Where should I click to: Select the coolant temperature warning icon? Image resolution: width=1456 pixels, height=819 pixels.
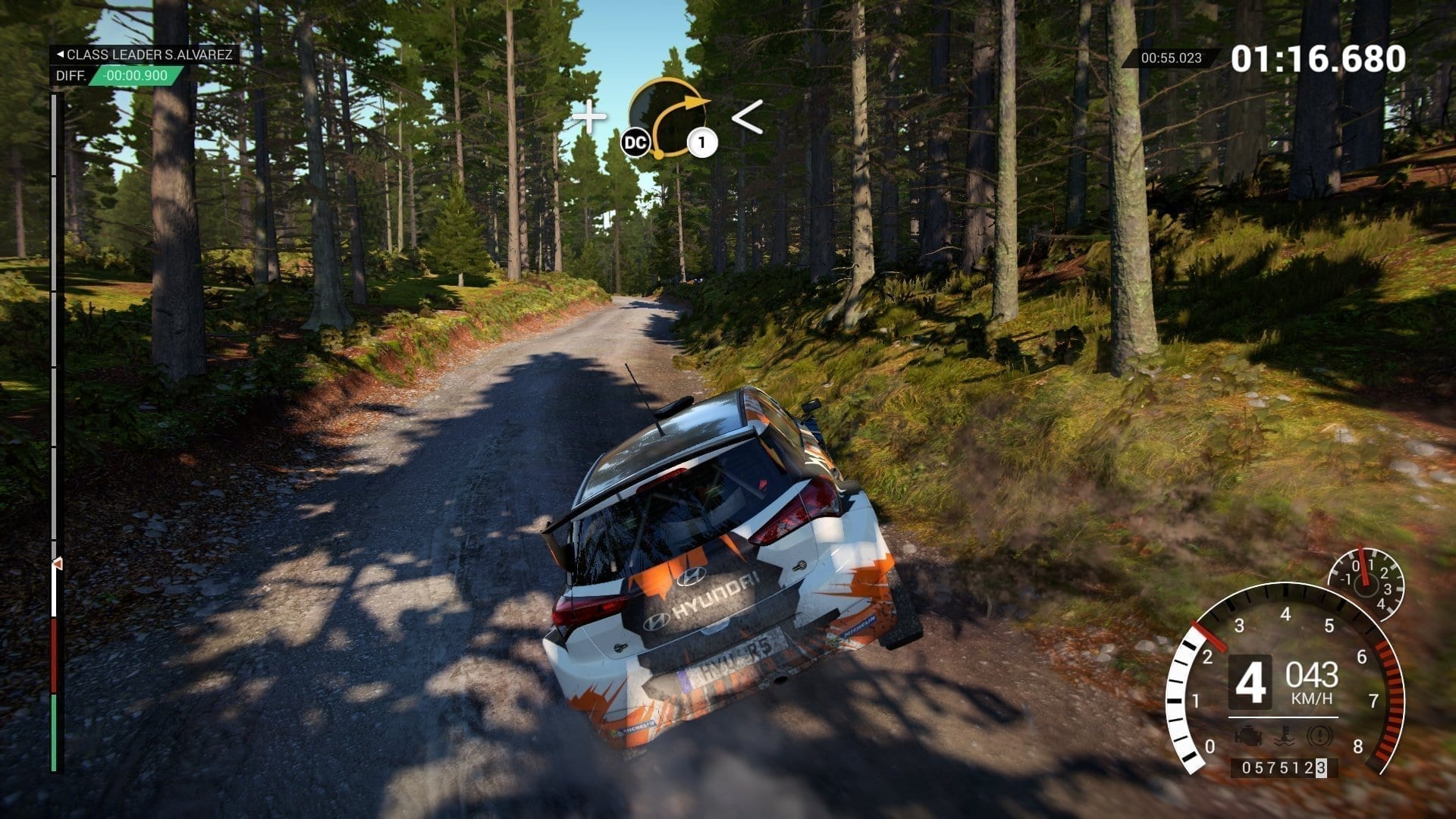point(1283,736)
